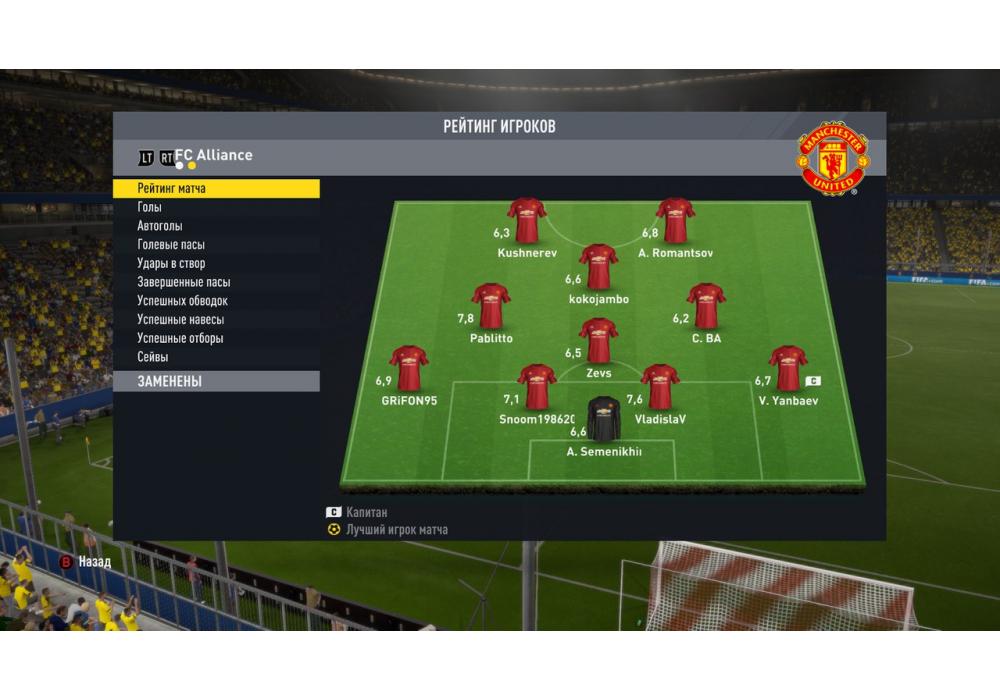Select C. BA's player shirt
Viewport: 1000px width, 700px height.
click(706, 306)
